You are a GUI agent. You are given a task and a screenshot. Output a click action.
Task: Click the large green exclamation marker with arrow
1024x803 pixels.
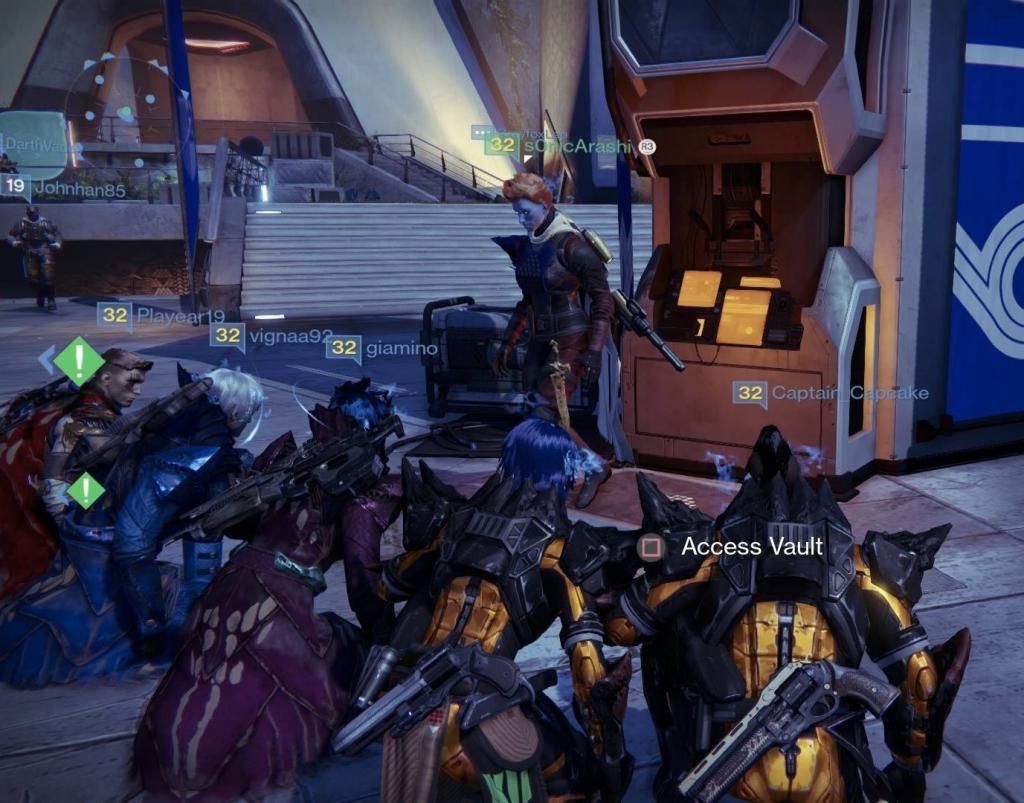point(78,360)
